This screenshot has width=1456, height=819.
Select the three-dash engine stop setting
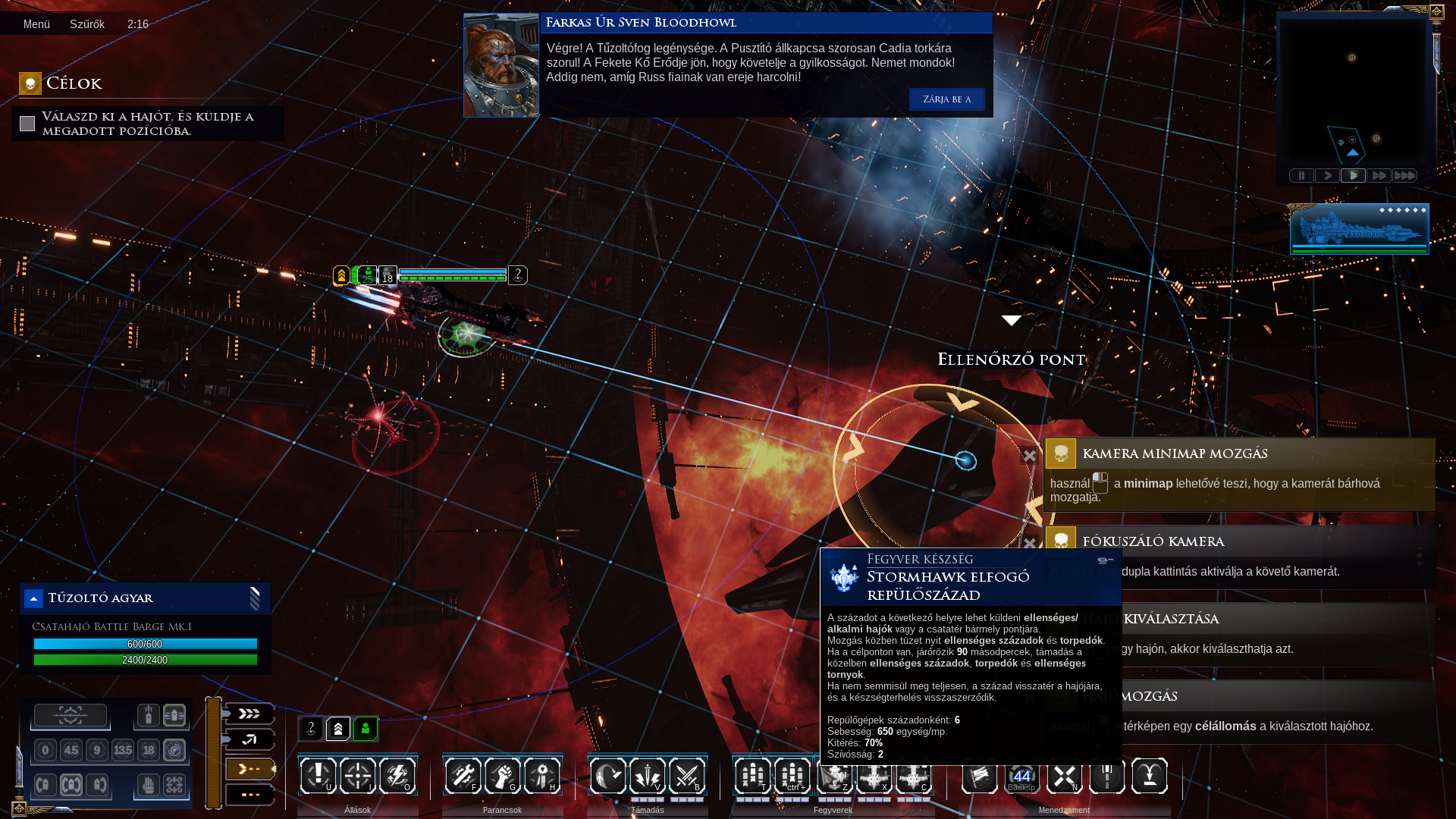pyautogui.click(x=249, y=795)
